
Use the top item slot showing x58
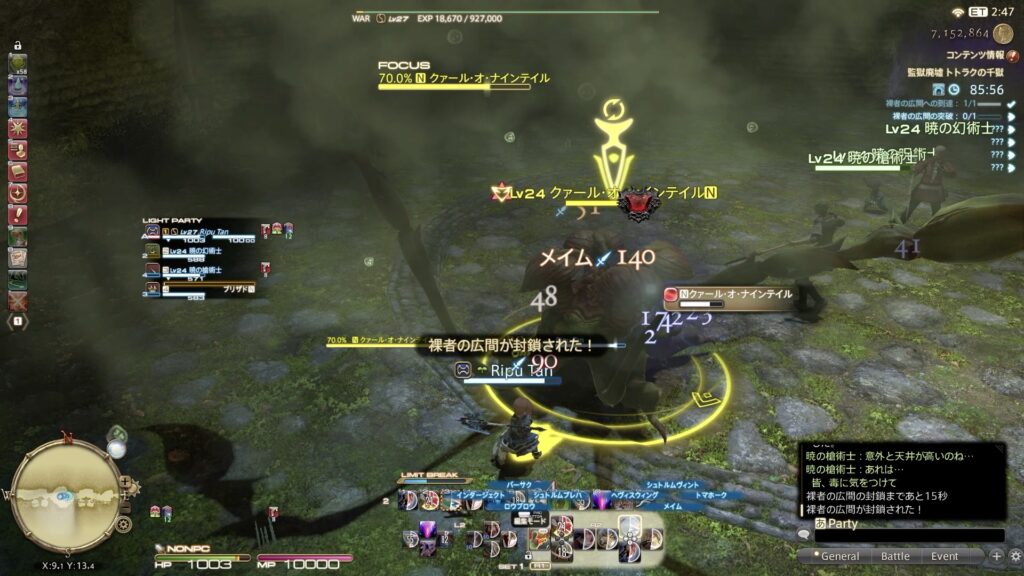click(x=17, y=63)
